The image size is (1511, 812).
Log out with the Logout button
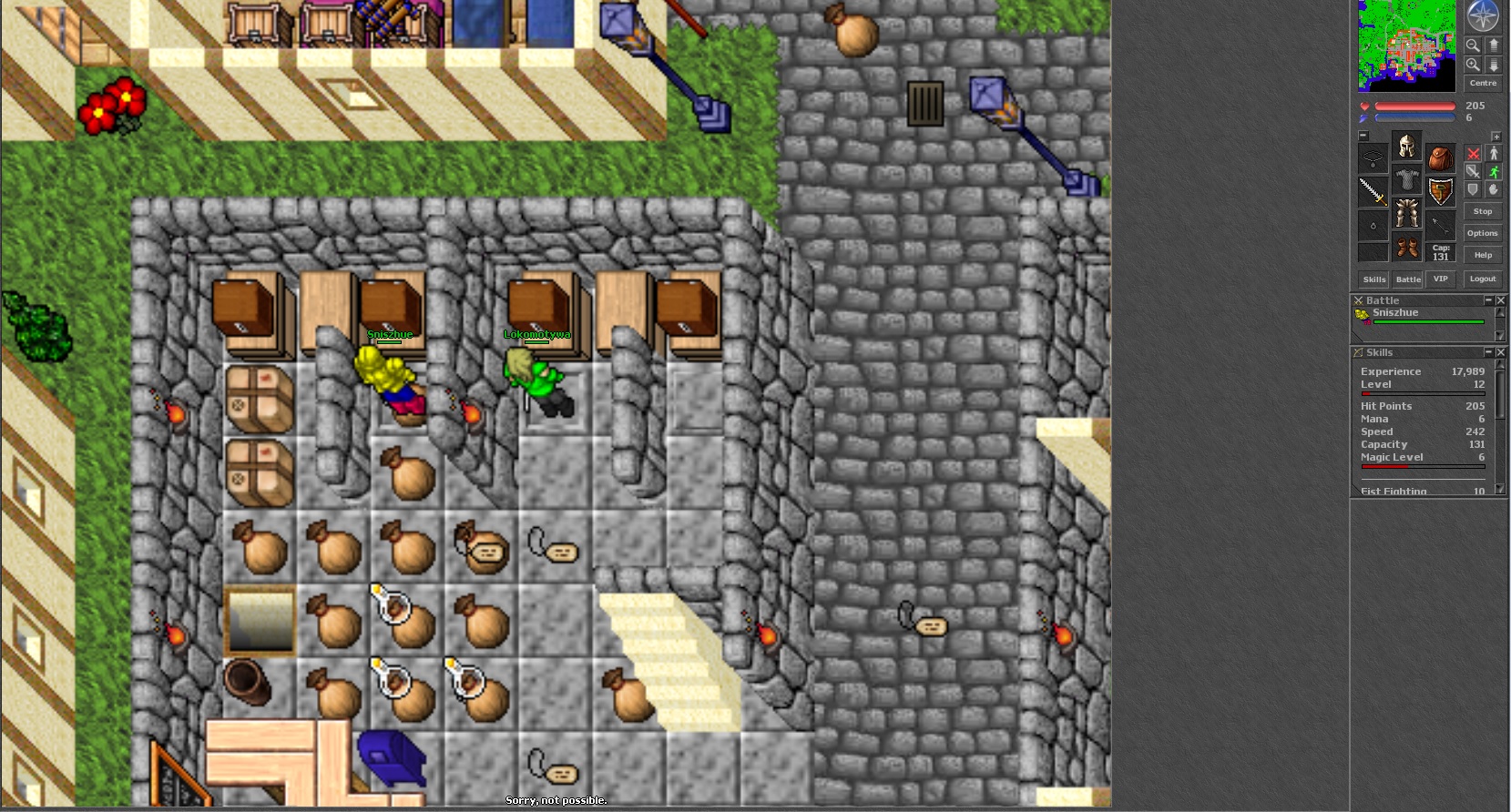click(x=1483, y=279)
